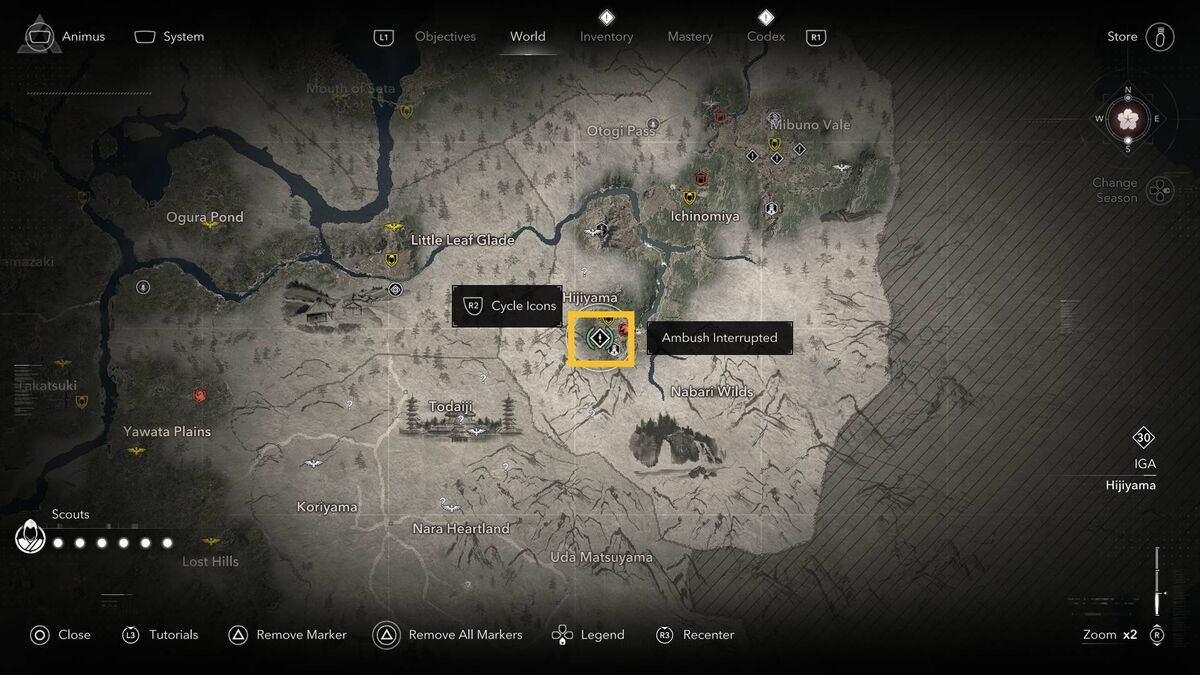
Task: Recenter the map view
Action: pos(695,635)
